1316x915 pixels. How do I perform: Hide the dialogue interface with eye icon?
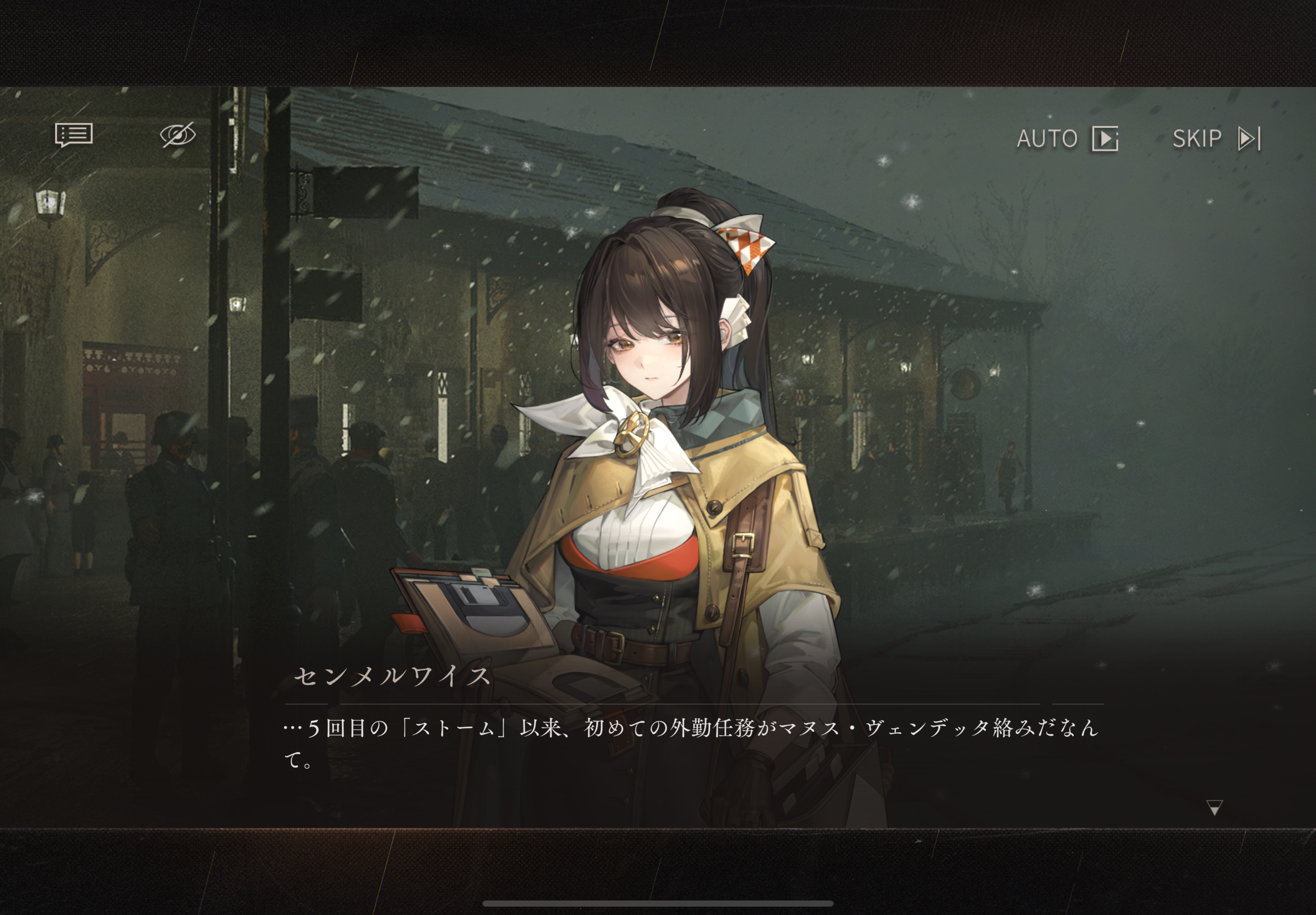178,136
